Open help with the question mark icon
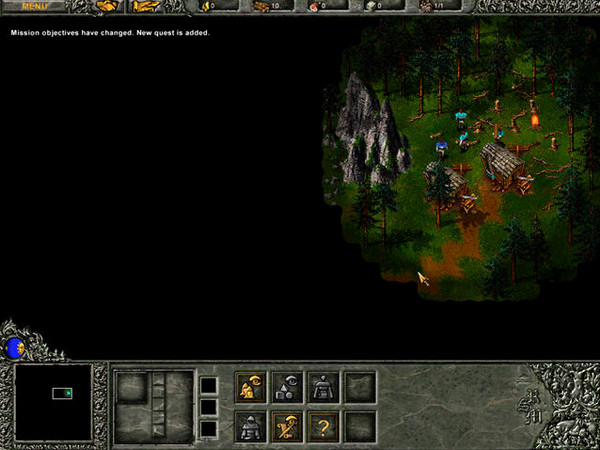This screenshot has height=450, width=600. (x=324, y=426)
